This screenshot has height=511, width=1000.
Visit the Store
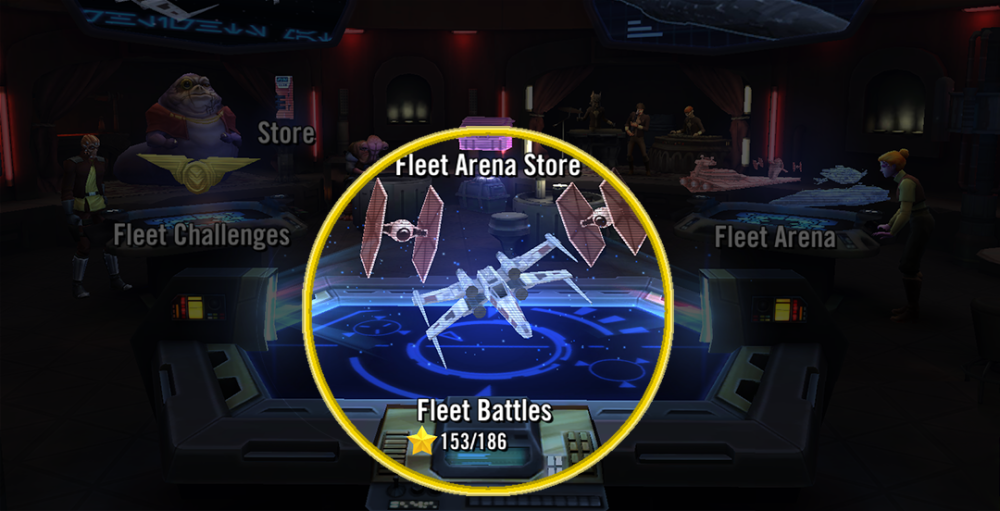(x=285, y=133)
